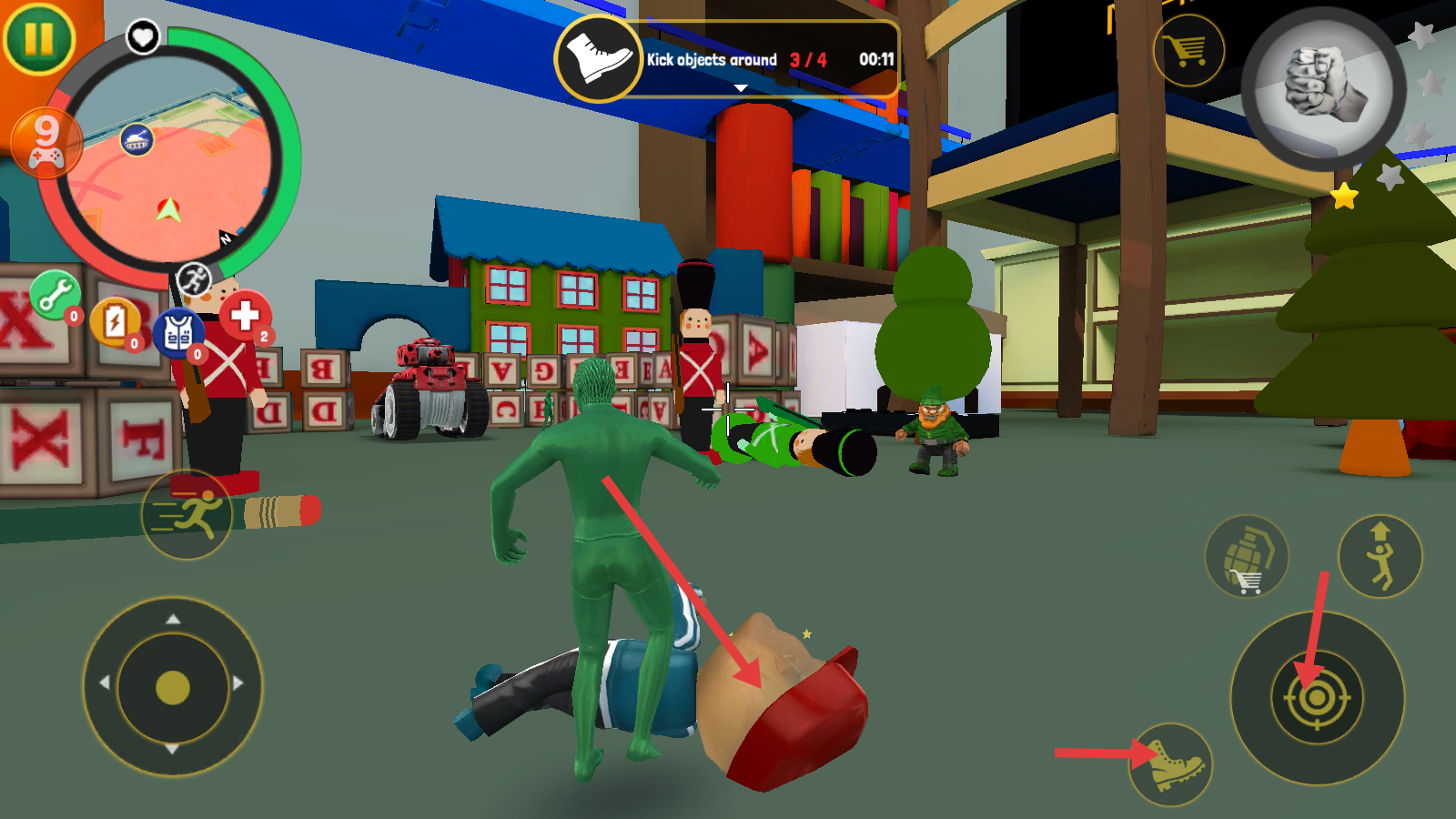Equip the blue body armor vest
The height and width of the screenshot is (819, 1456).
click(177, 333)
